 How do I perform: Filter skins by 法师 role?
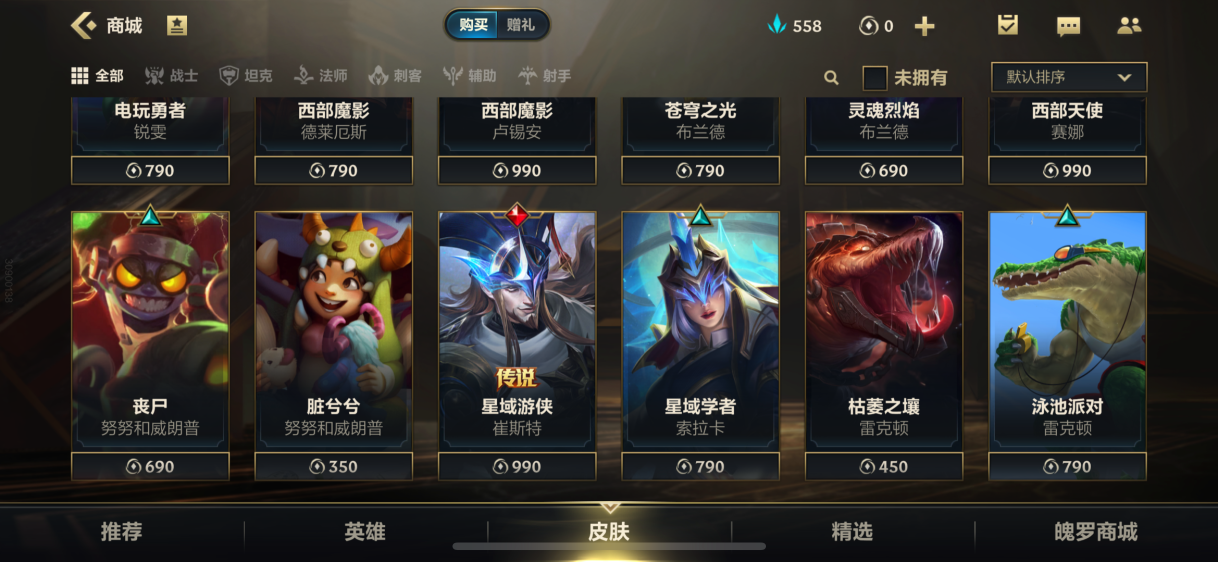point(321,76)
